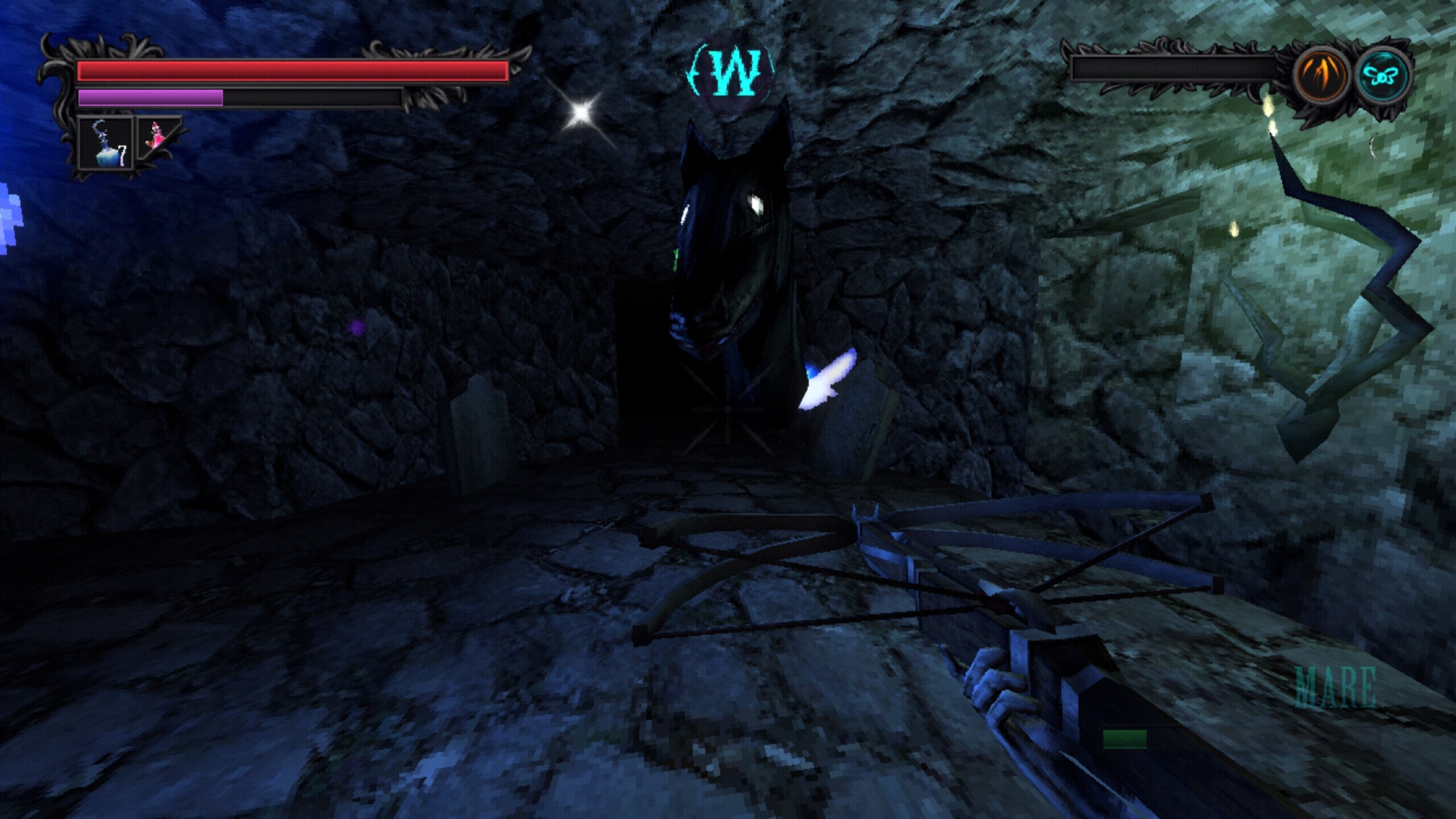Activate the orange claw ability orb

1321,76
